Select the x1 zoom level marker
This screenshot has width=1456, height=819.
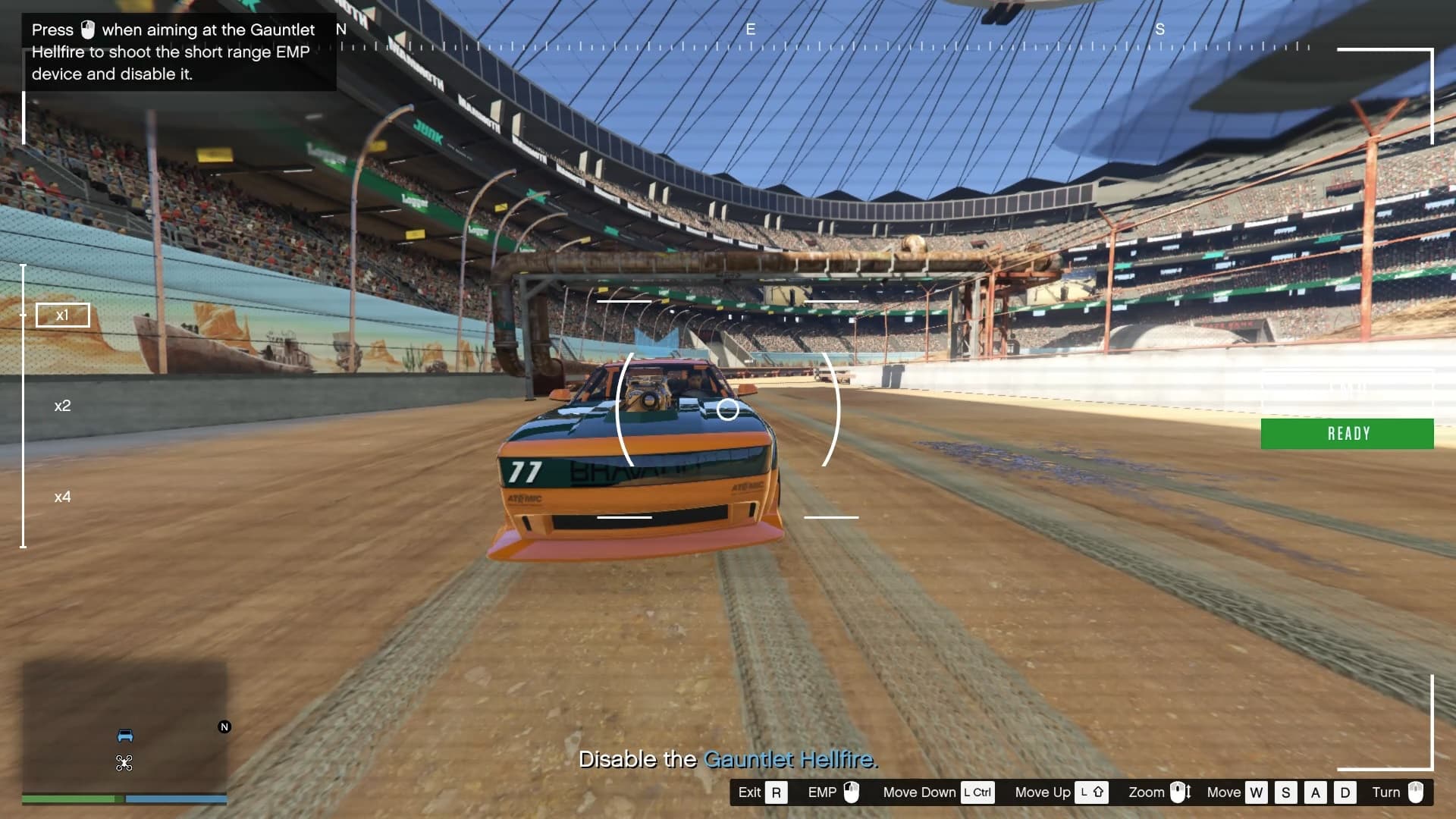[62, 315]
